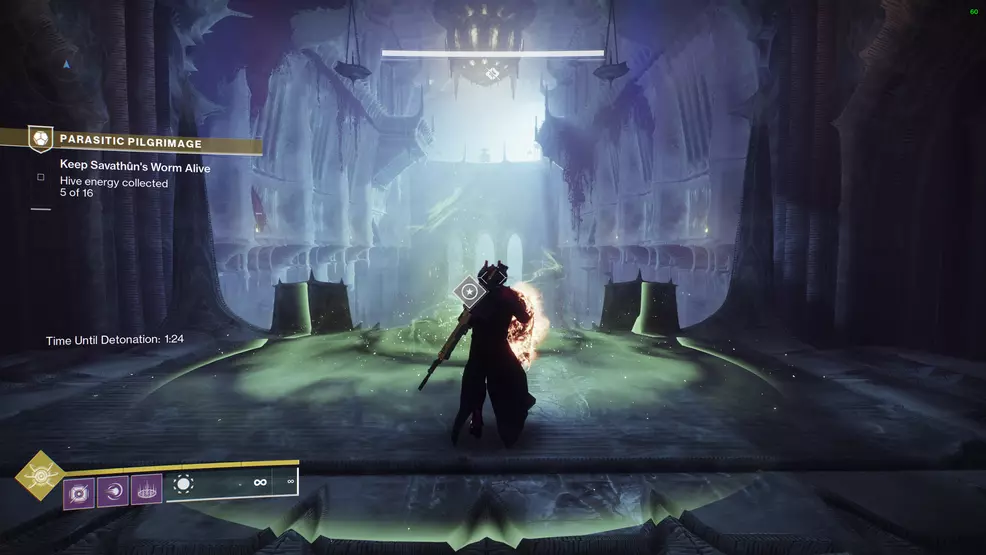Click the white circular weapon icon
This screenshot has width=986, height=555.
(182, 485)
